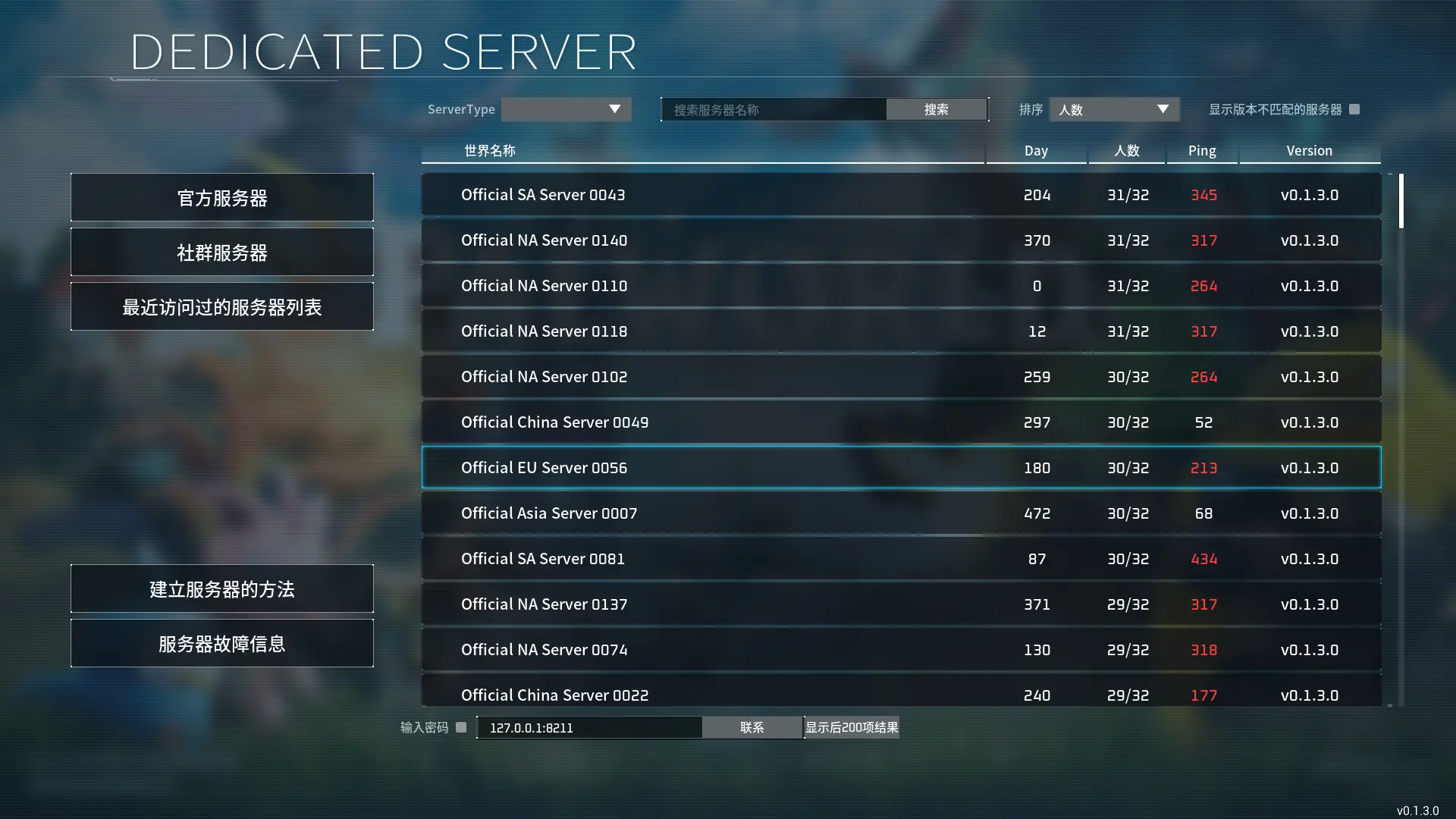The image size is (1456, 819).
Task: View 服务器故障信息 server outage info
Action: tap(221, 644)
